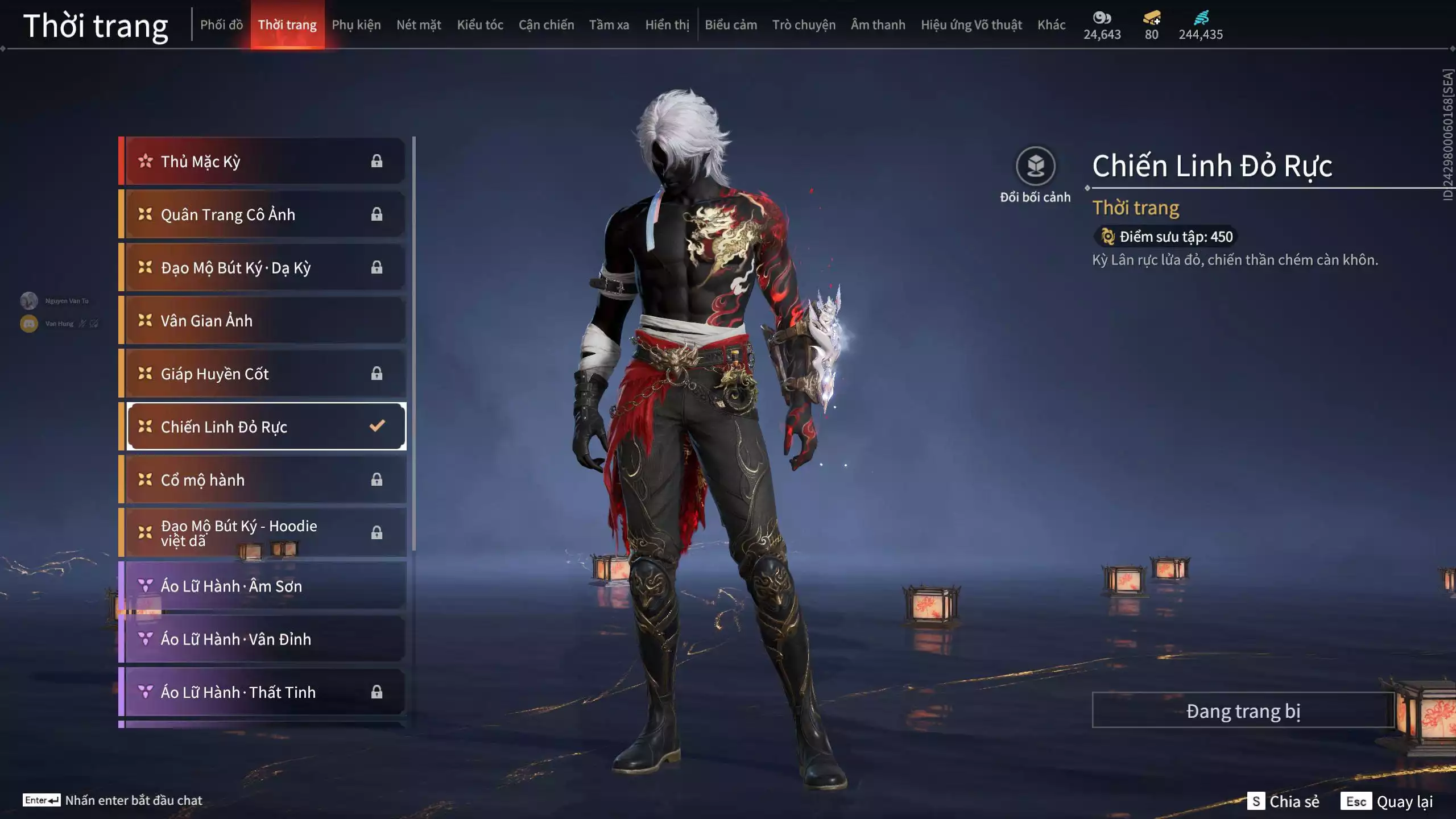Viewport: 1456px width, 819px height.
Task: Switch to Cận chiến tab
Action: click(546, 25)
